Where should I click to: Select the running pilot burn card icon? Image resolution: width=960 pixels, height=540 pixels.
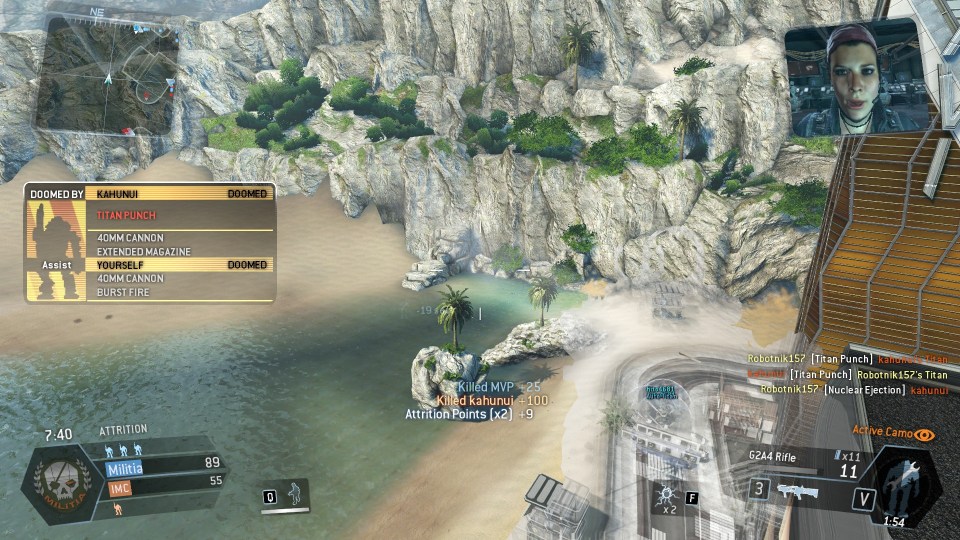294,494
